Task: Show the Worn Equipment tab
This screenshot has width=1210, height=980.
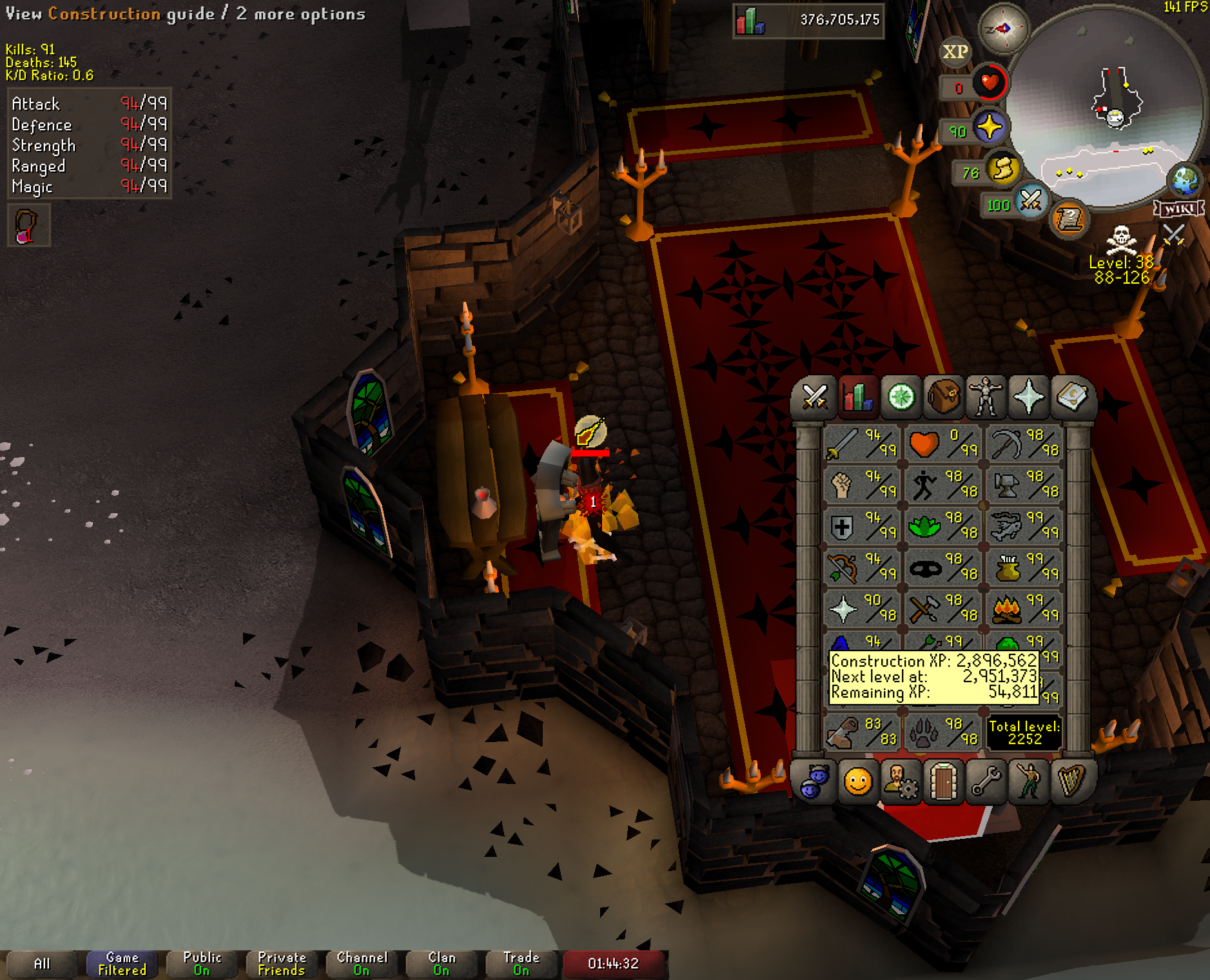Action: pyautogui.click(x=986, y=397)
